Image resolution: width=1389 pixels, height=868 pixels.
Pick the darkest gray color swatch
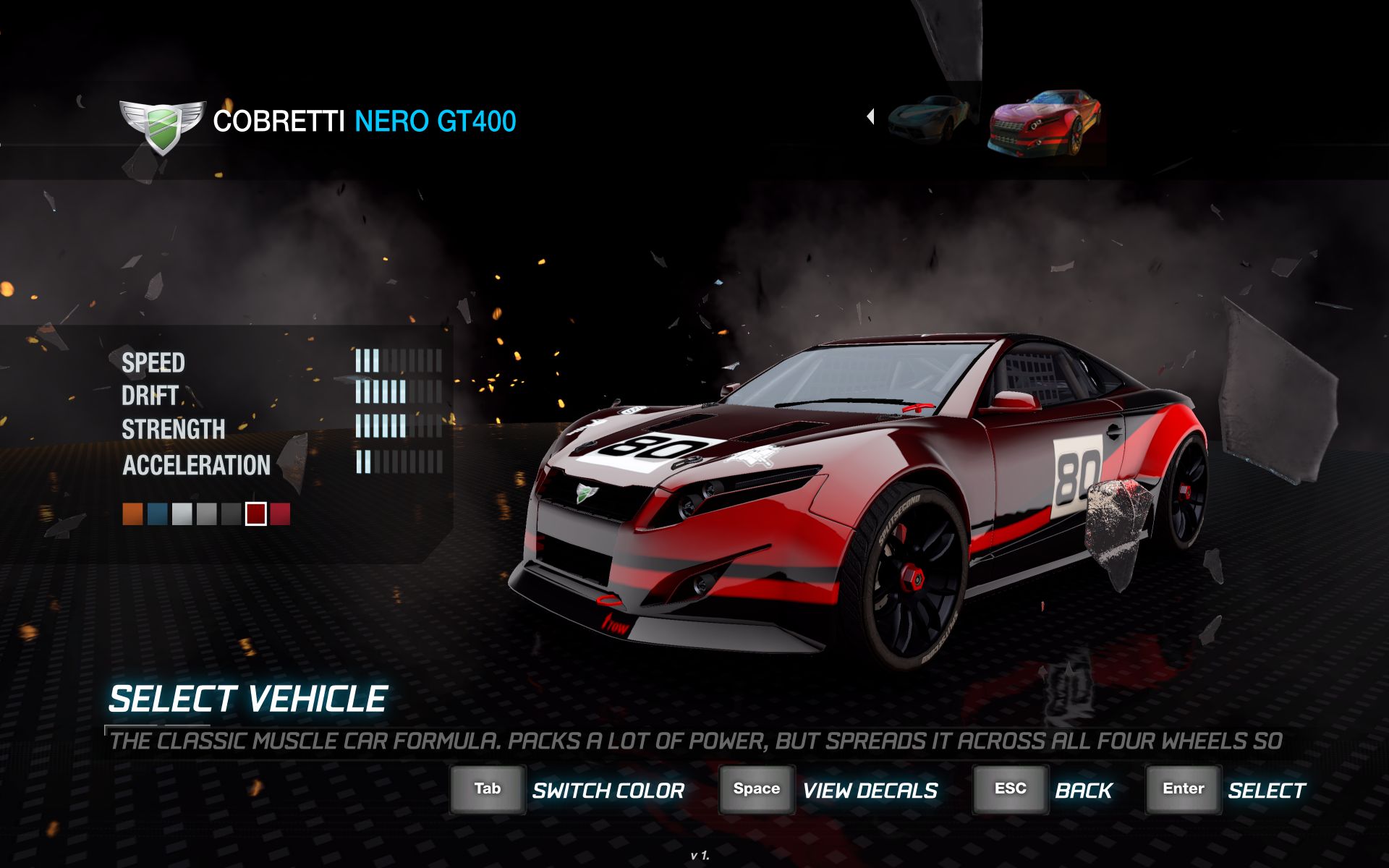pyautogui.click(x=231, y=514)
